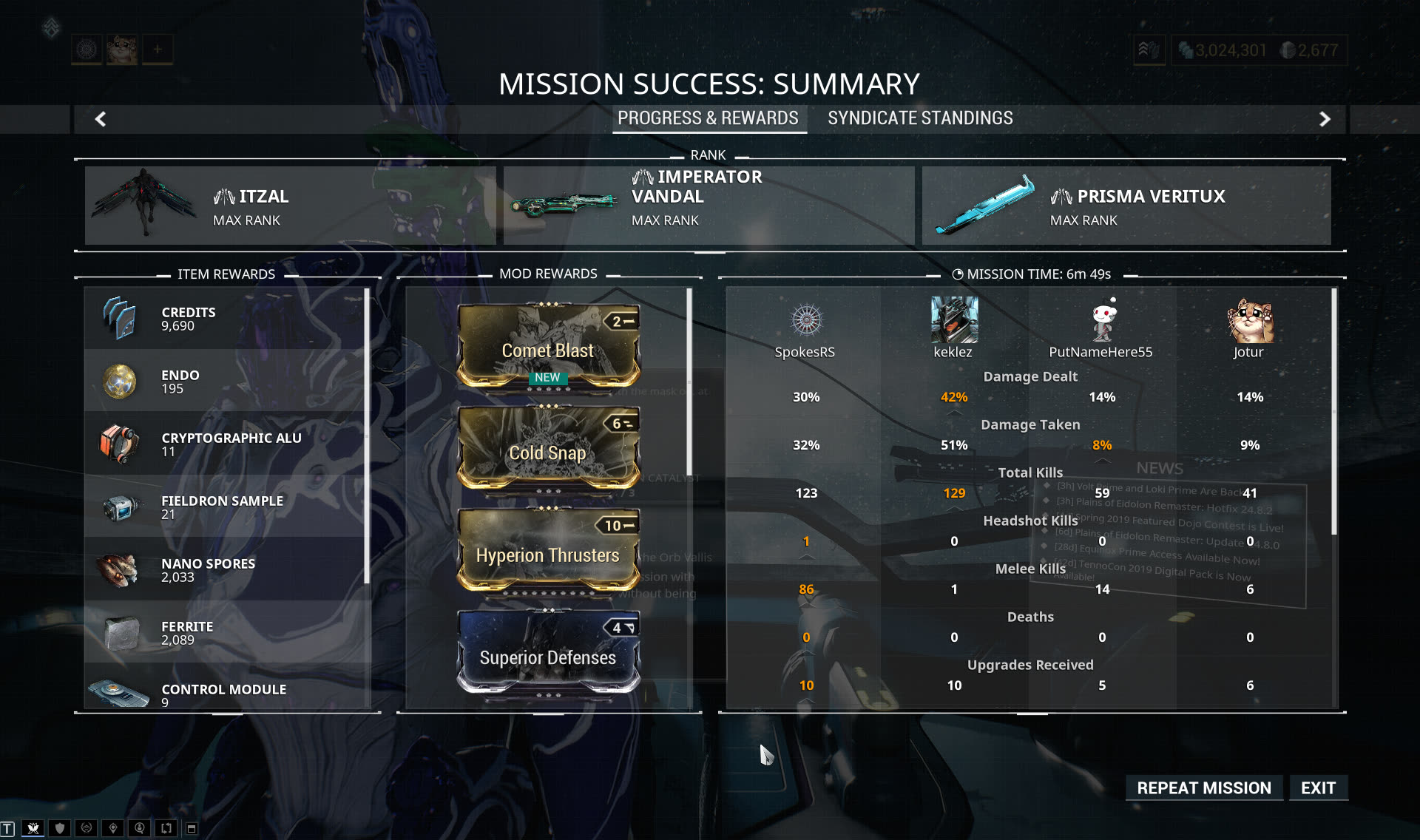Screen dimensions: 1420x840
Task: Switch to the Syndicate Standings tab
Action: coord(920,118)
